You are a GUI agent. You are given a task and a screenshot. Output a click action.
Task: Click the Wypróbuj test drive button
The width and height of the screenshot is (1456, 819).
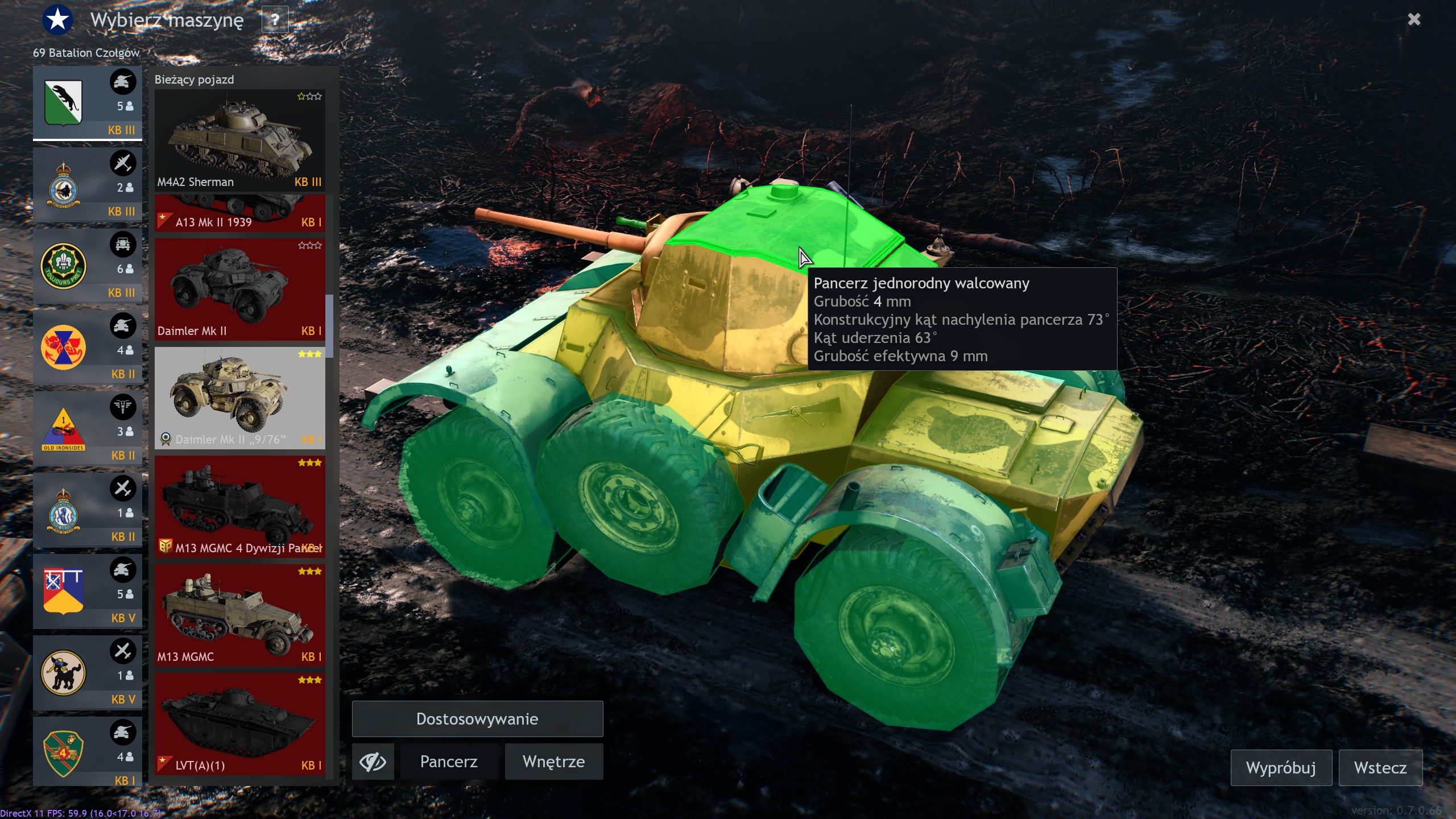(x=1280, y=768)
